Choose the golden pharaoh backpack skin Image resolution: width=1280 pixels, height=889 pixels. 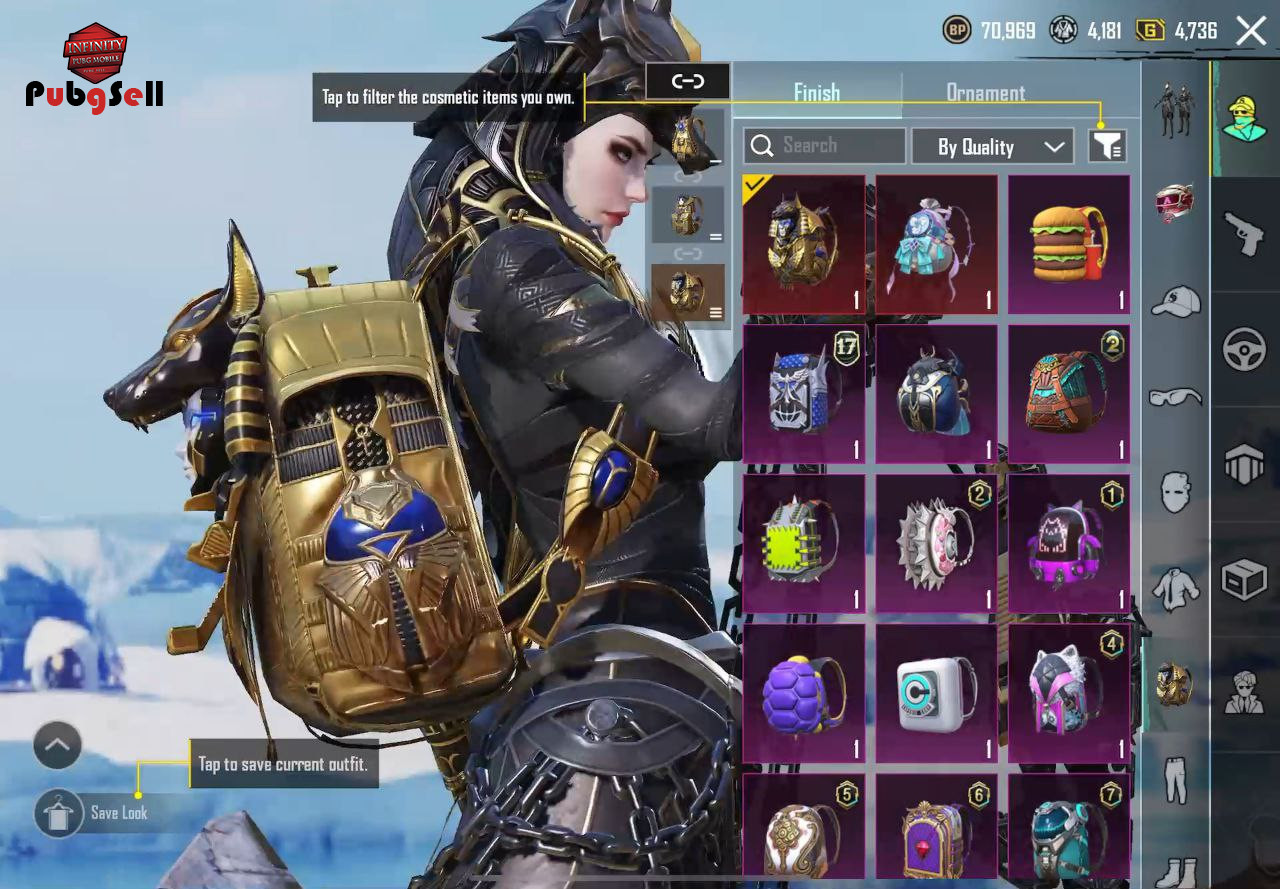(804, 245)
